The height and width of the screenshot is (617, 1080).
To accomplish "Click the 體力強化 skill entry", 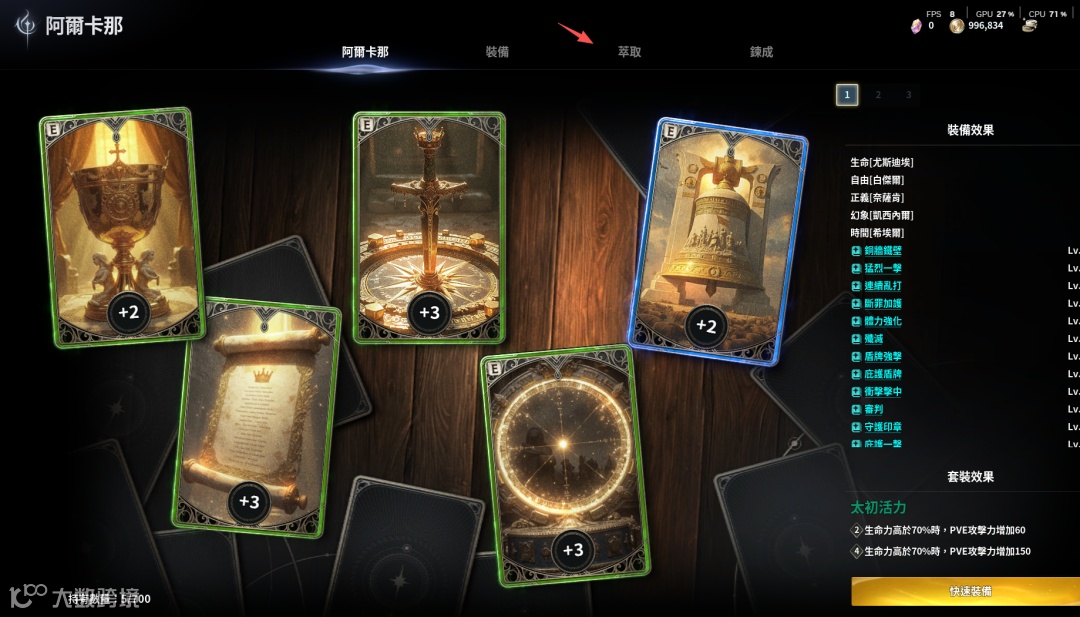I will coord(882,321).
